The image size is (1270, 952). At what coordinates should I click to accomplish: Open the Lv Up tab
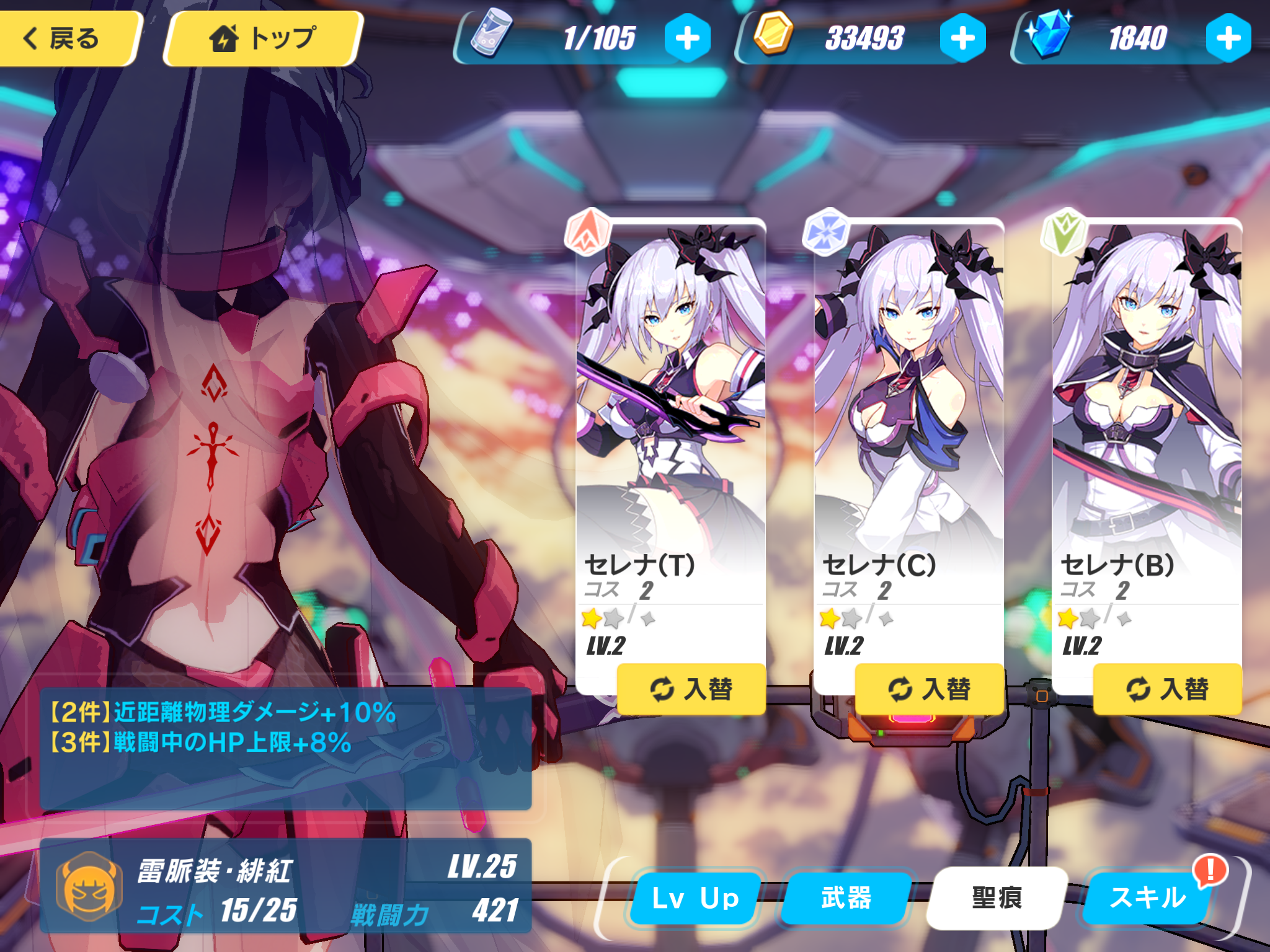click(695, 898)
